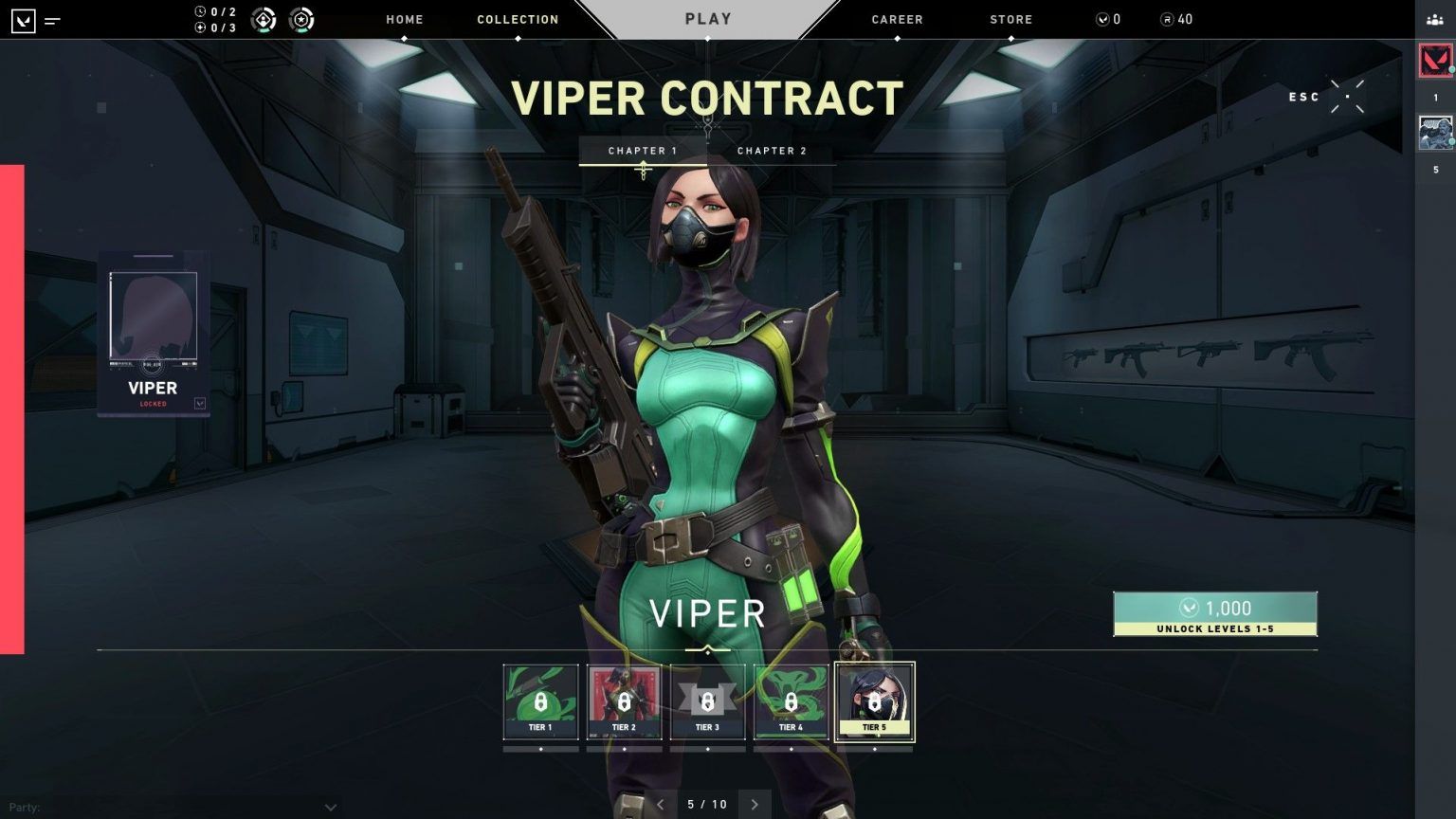The image size is (1456, 819).
Task: Open the social/friends panel icon
Action: point(1432,18)
